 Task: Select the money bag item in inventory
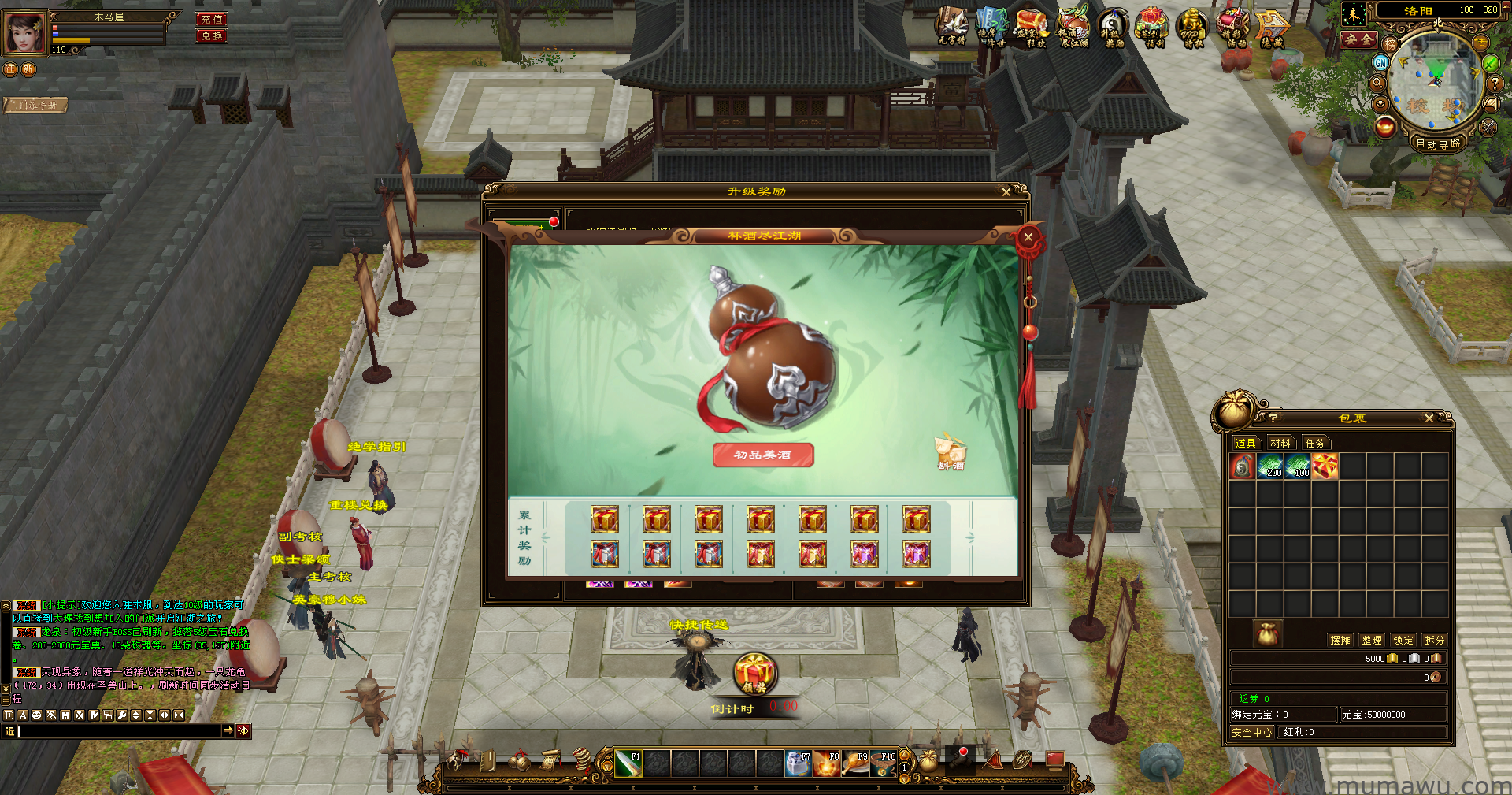[x=1243, y=466]
